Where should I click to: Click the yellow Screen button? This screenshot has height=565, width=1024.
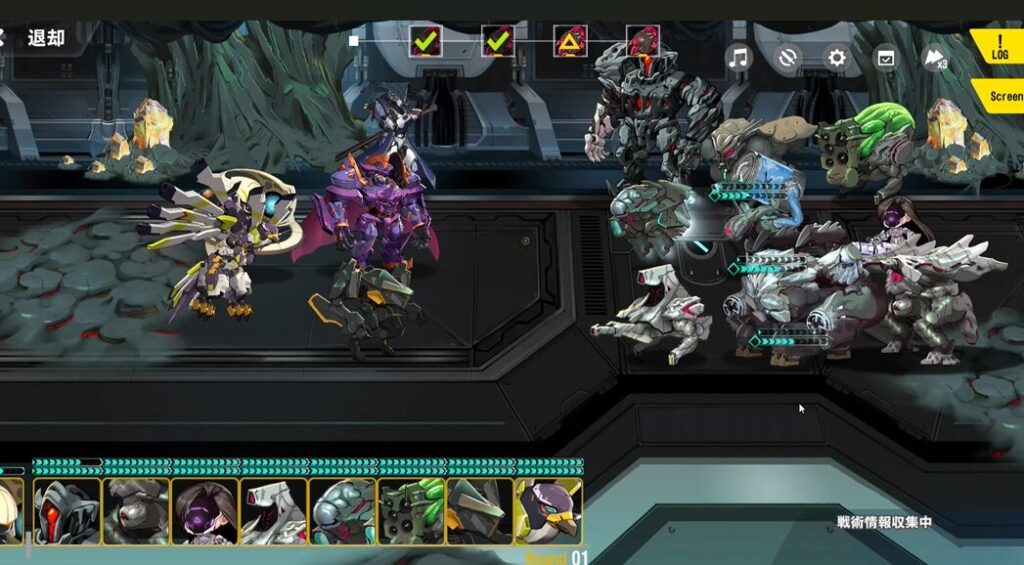(1002, 96)
